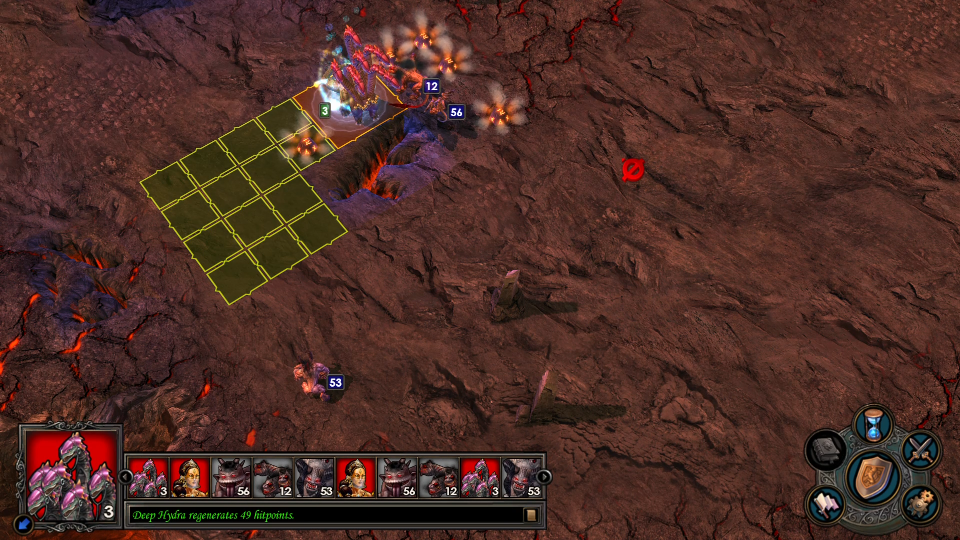This screenshot has height=540, width=960.
Task: Open options with the gears icon
Action: [920, 502]
